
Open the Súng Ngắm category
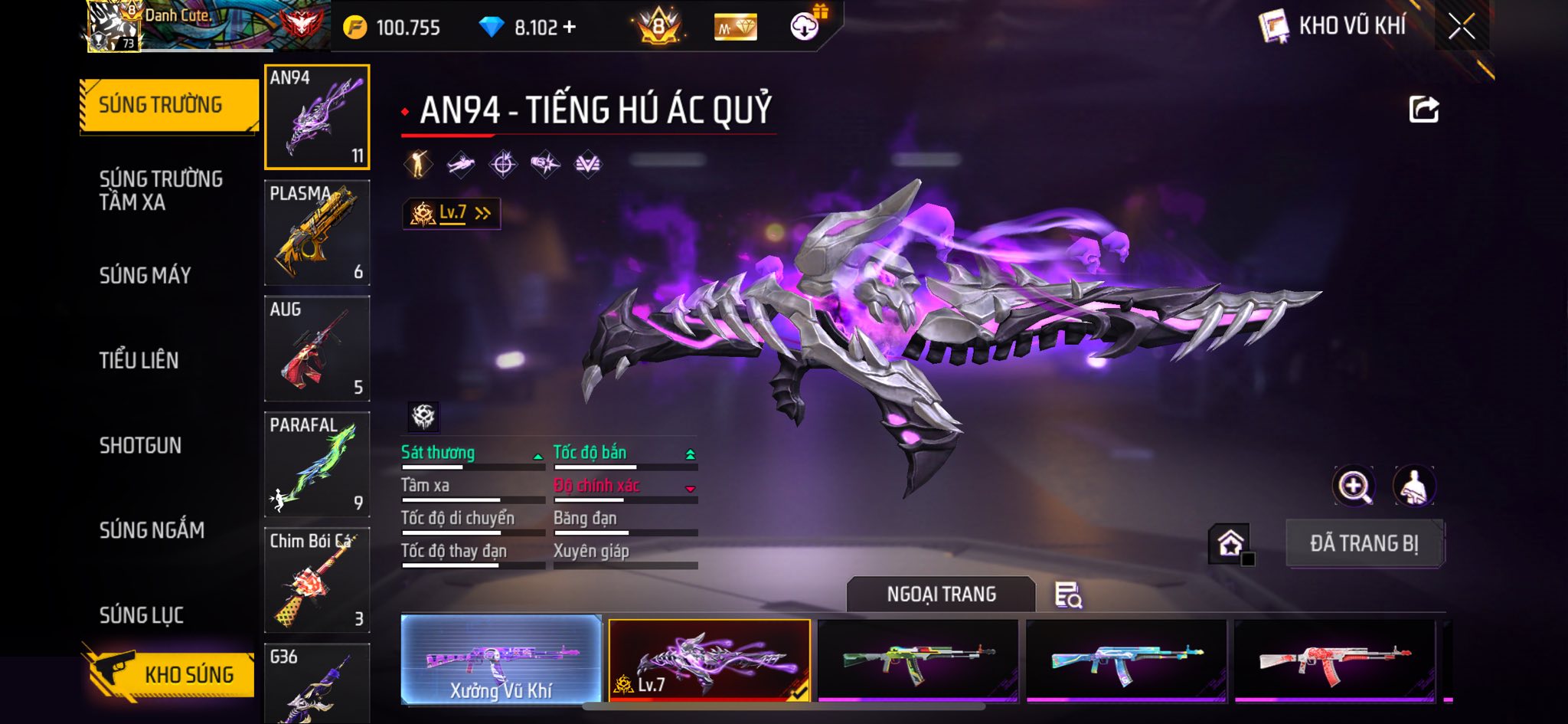[152, 530]
